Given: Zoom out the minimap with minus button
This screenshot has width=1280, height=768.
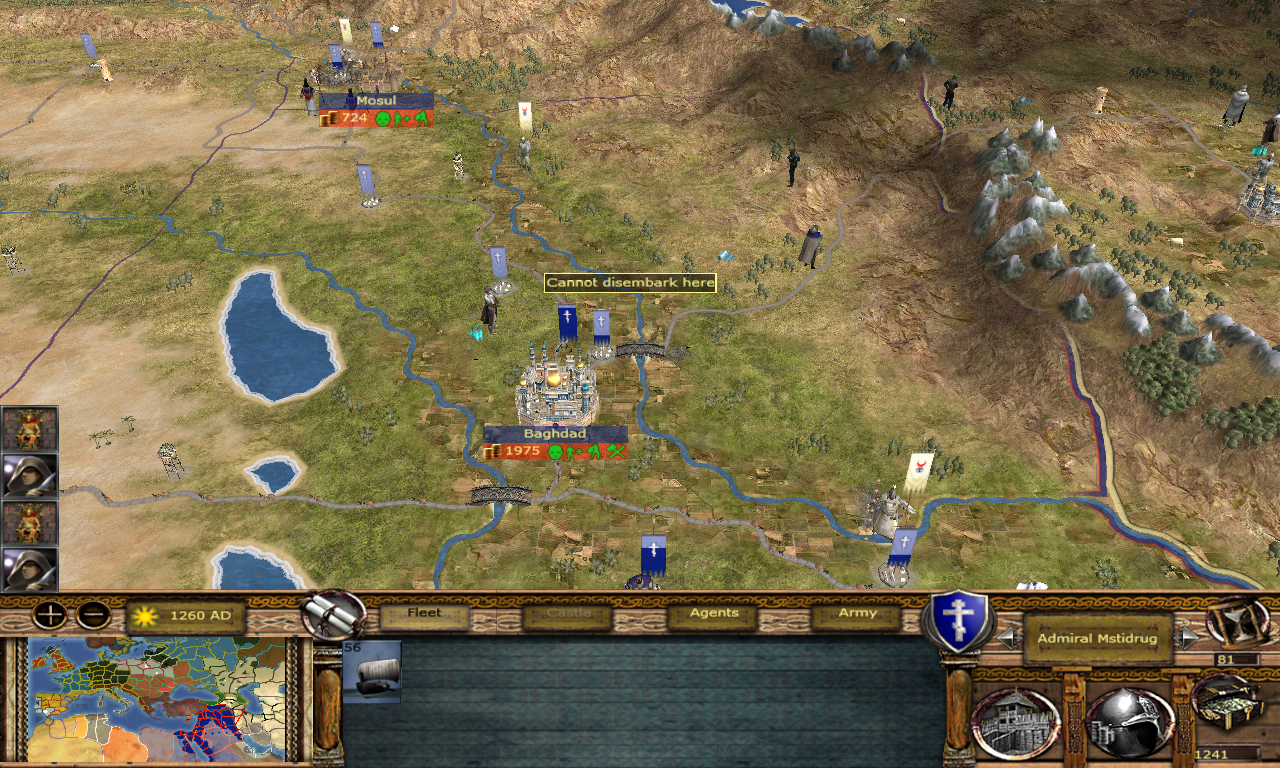Looking at the screenshot, I should click(x=93, y=615).
